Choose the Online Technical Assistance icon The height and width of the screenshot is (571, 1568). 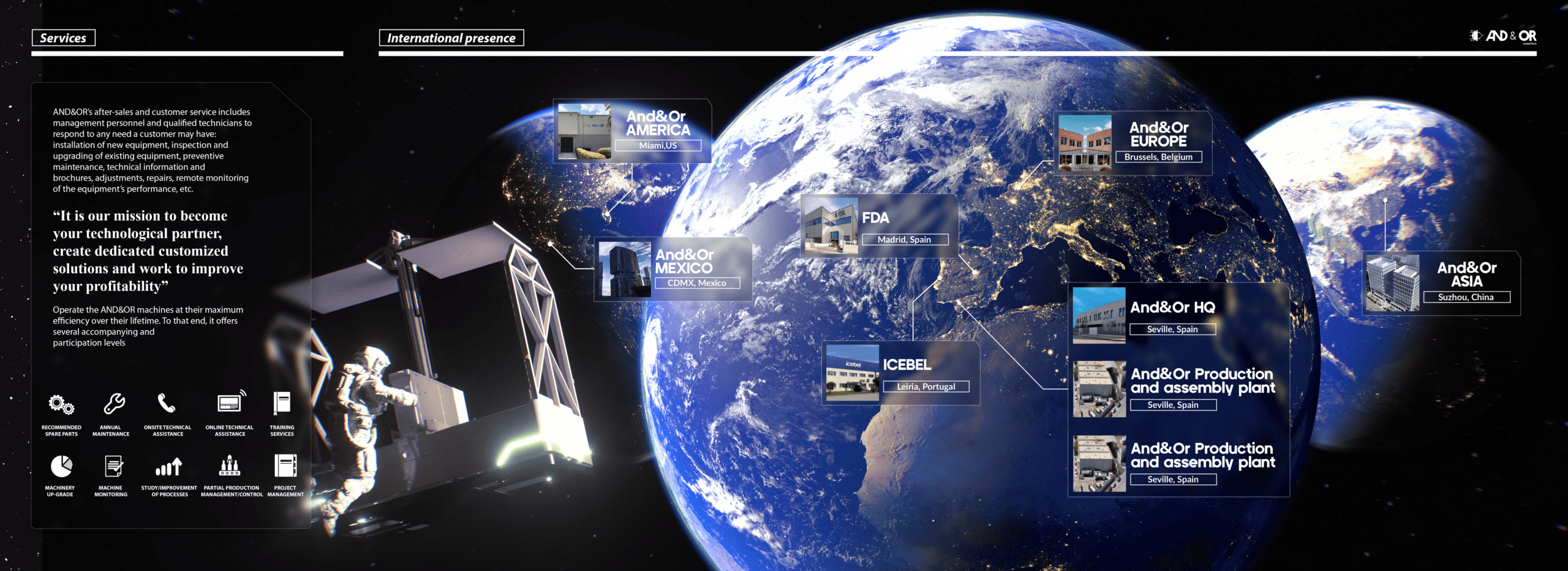pos(231,403)
